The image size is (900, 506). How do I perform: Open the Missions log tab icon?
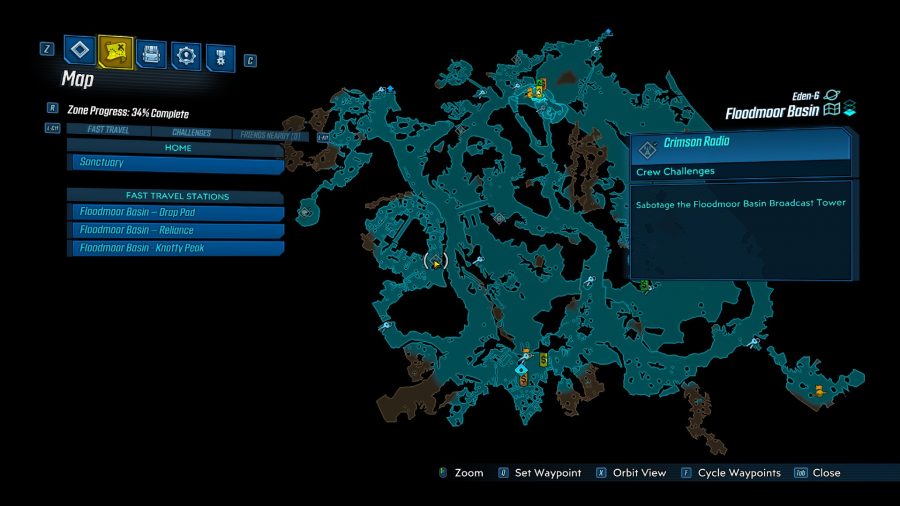pyautogui.click(x=79, y=50)
